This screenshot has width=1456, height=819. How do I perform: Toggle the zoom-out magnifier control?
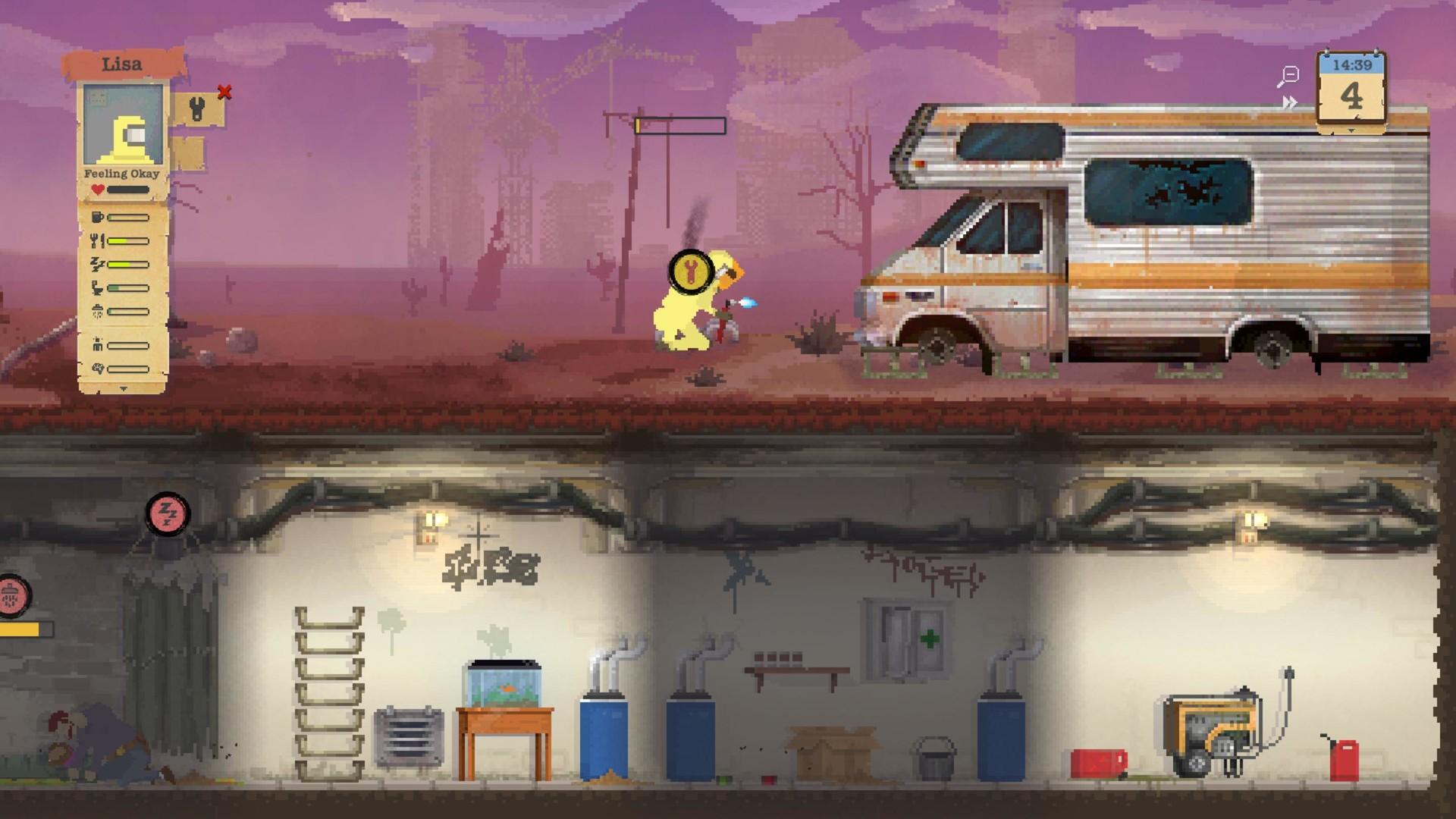(1290, 74)
